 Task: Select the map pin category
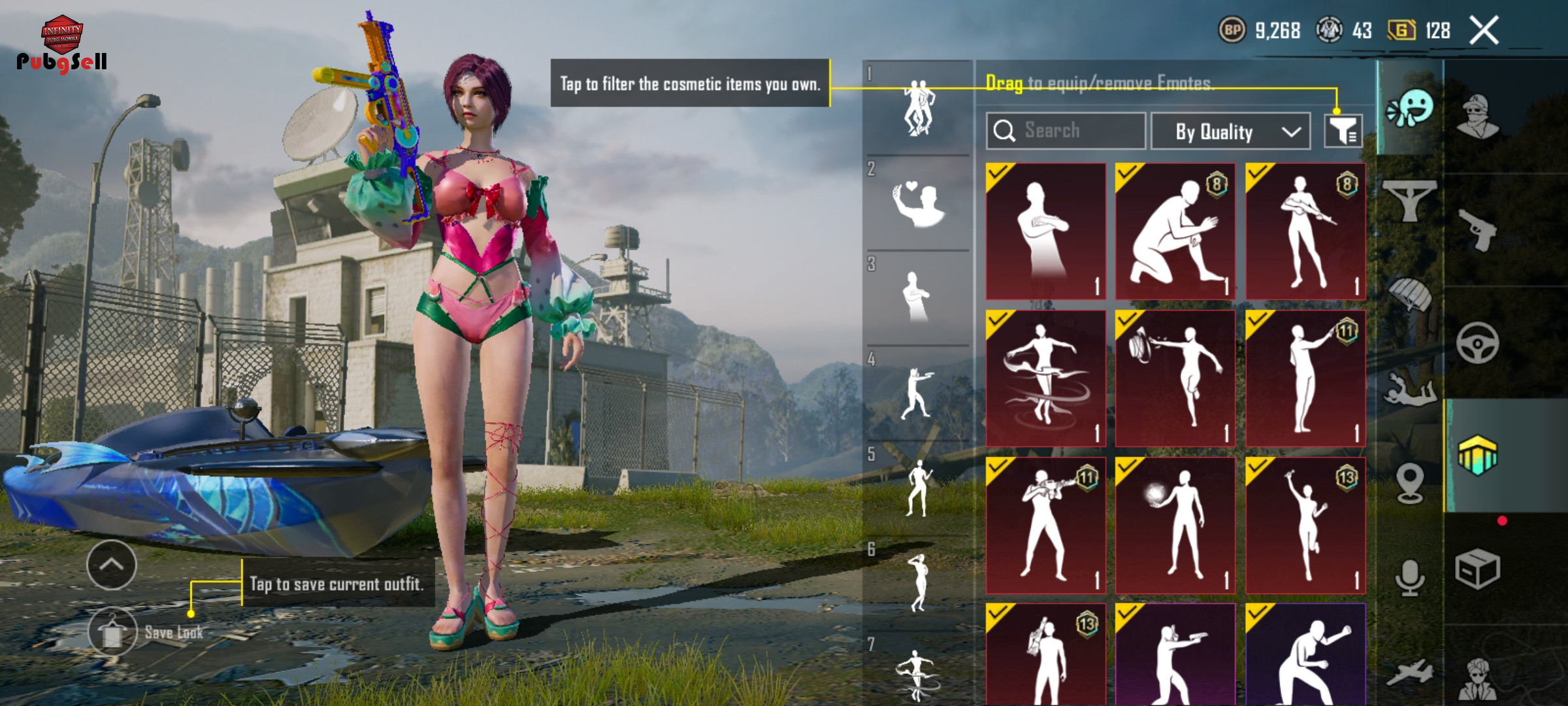click(1409, 482)
